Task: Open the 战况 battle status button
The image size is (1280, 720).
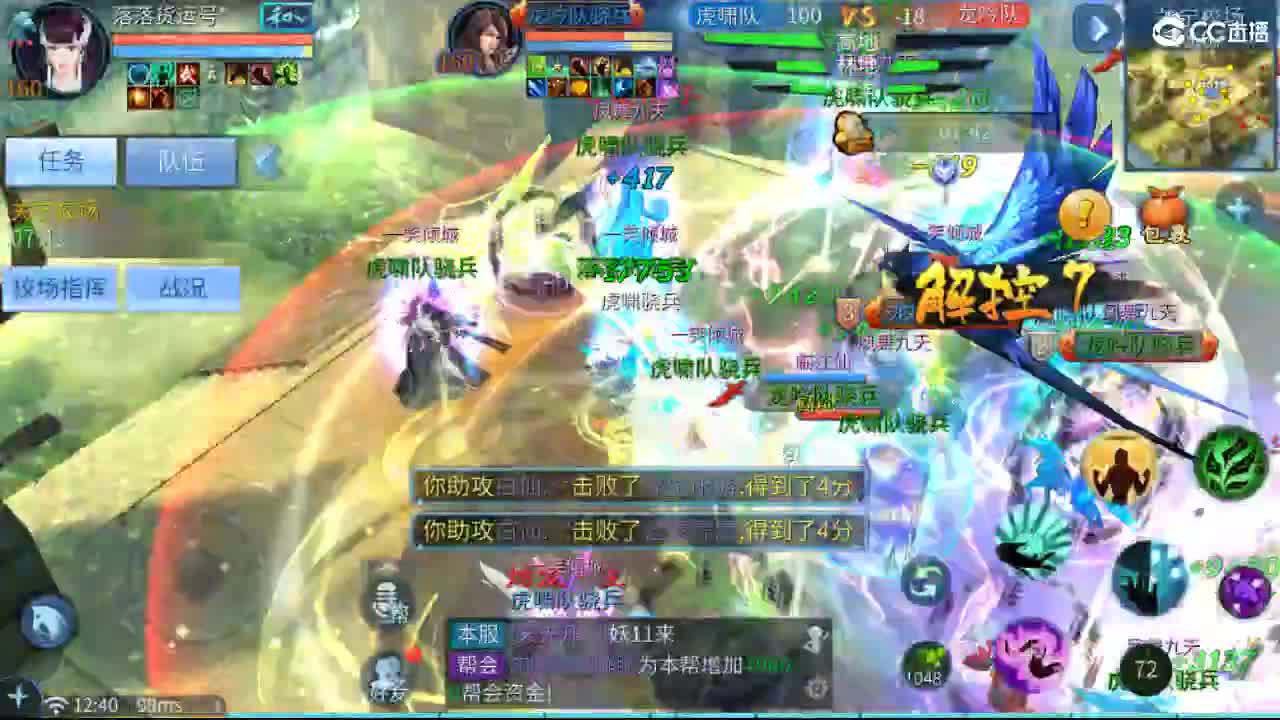Action: tap(186, 288)
